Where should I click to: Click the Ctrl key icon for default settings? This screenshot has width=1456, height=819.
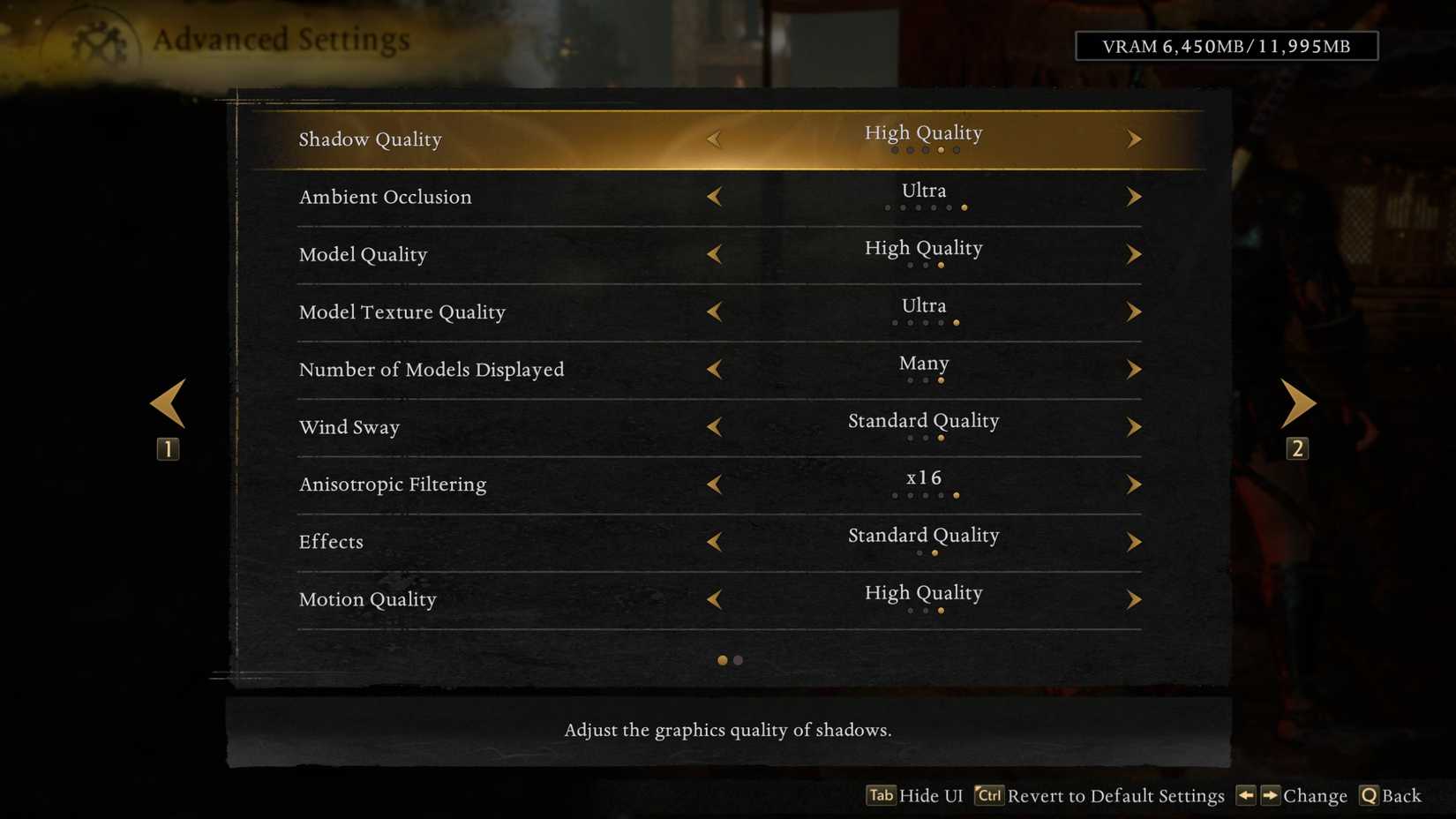click(x=988, y=795)
